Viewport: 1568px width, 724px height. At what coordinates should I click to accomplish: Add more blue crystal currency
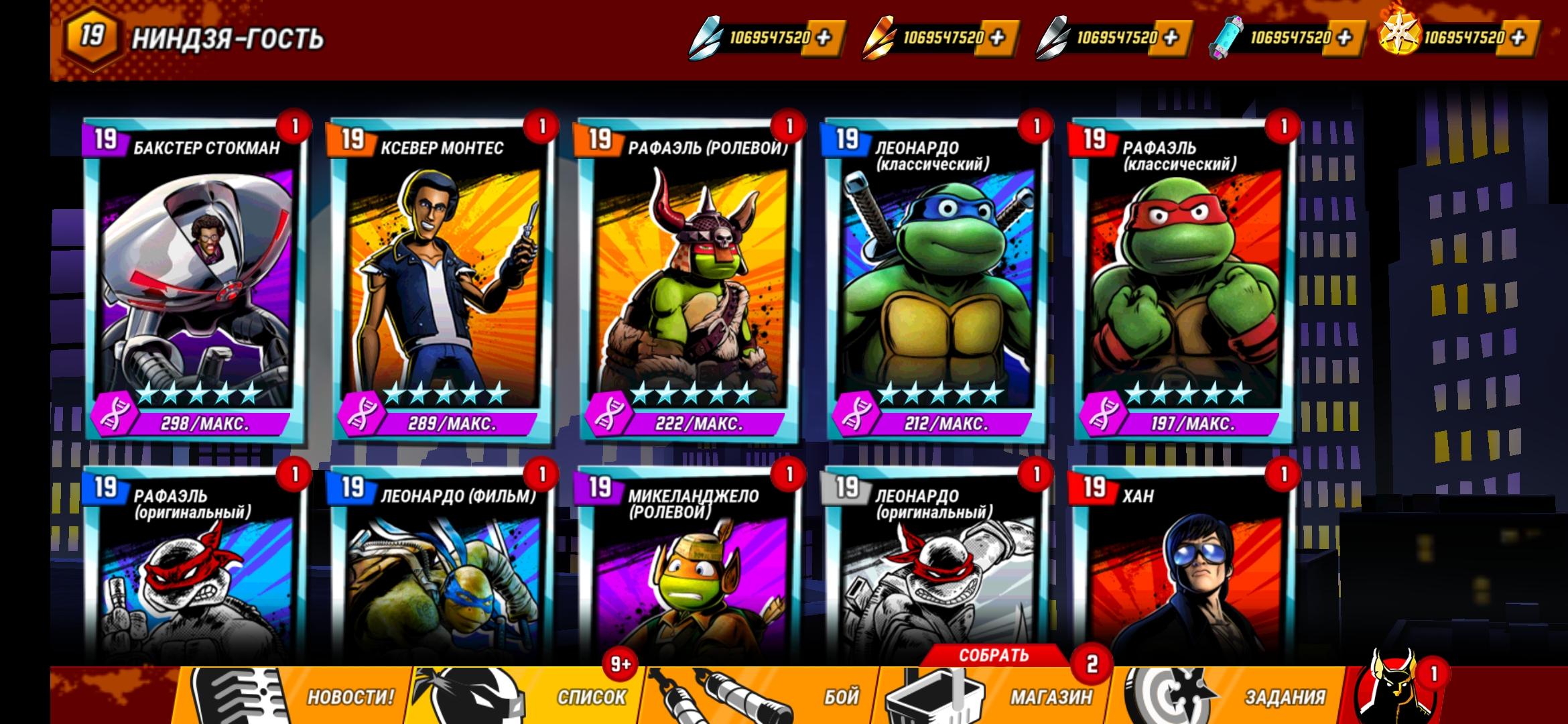pyautogui.click(x=824, y=38)
